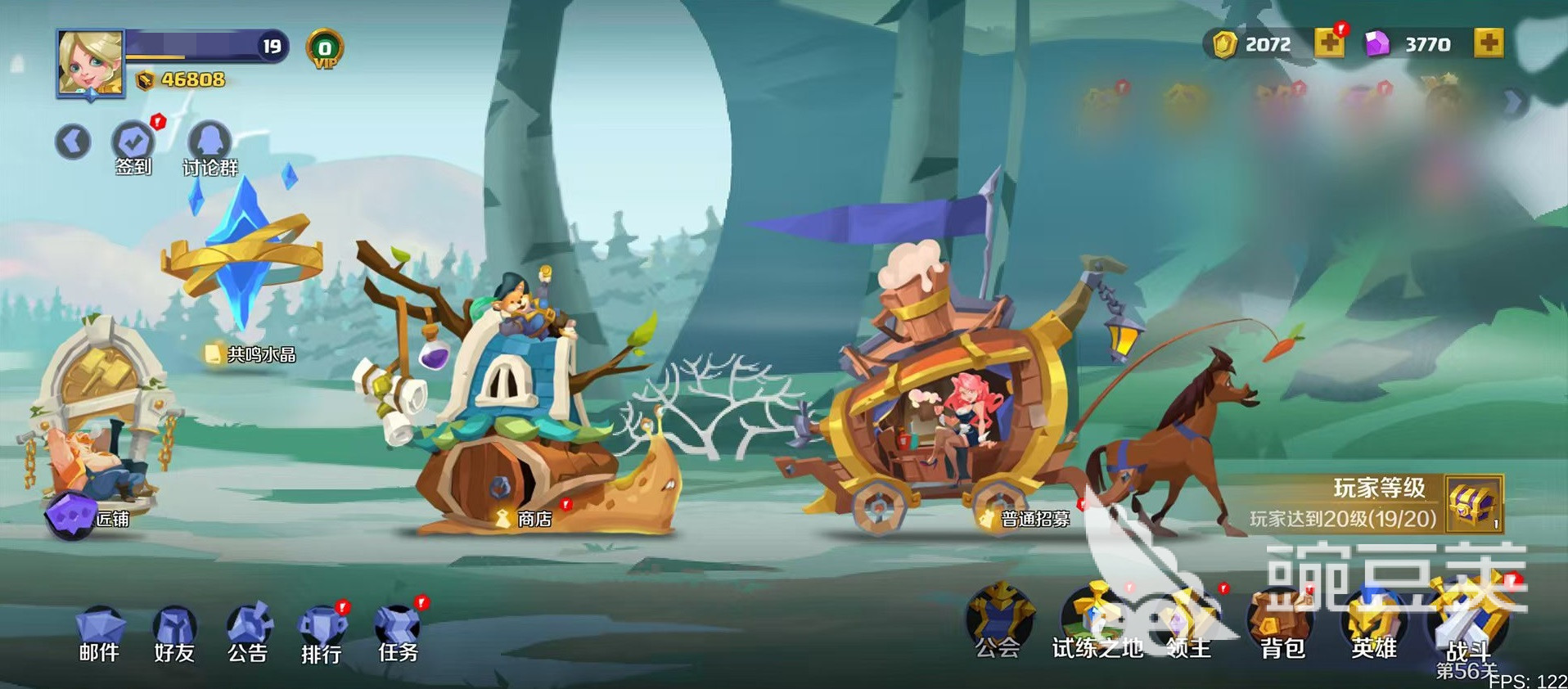This screenshot has width=1568, height=689.
Task: Collapse the side menu with the arrow
Action: coord(73,142)
